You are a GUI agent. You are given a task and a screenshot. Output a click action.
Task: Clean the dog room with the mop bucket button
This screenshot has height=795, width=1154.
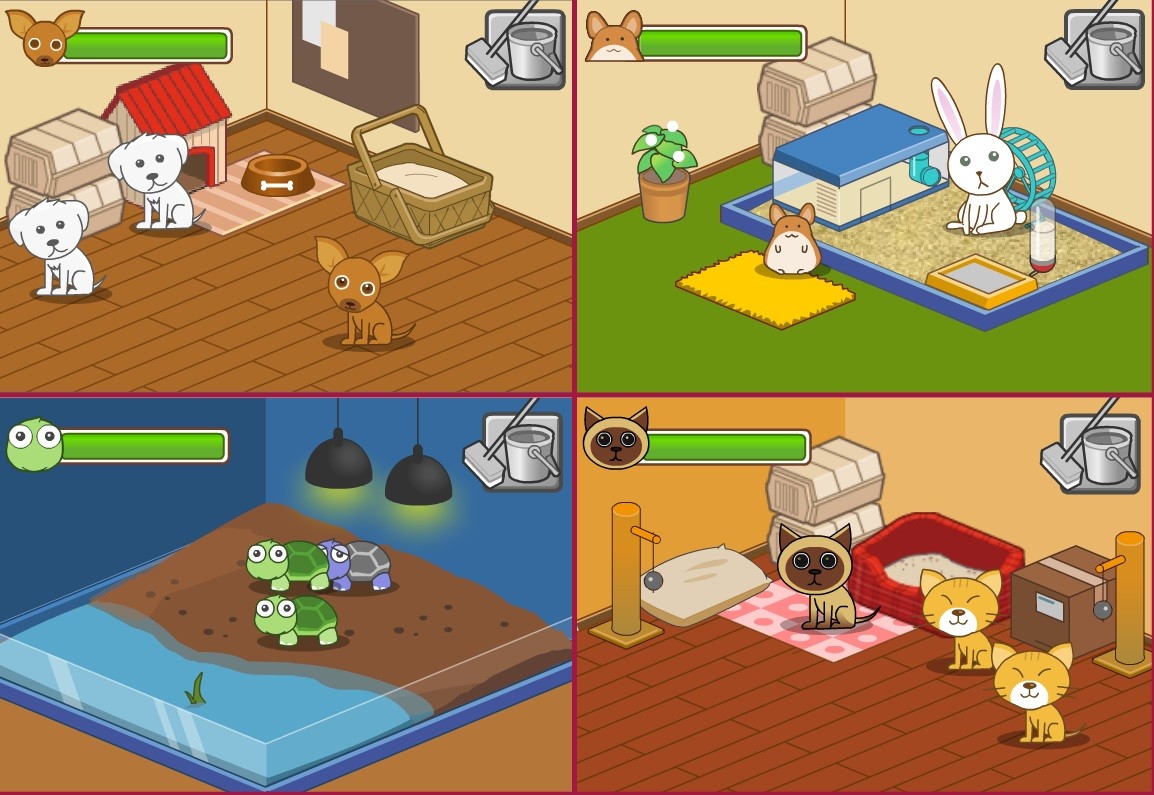[x=518, y=50]
